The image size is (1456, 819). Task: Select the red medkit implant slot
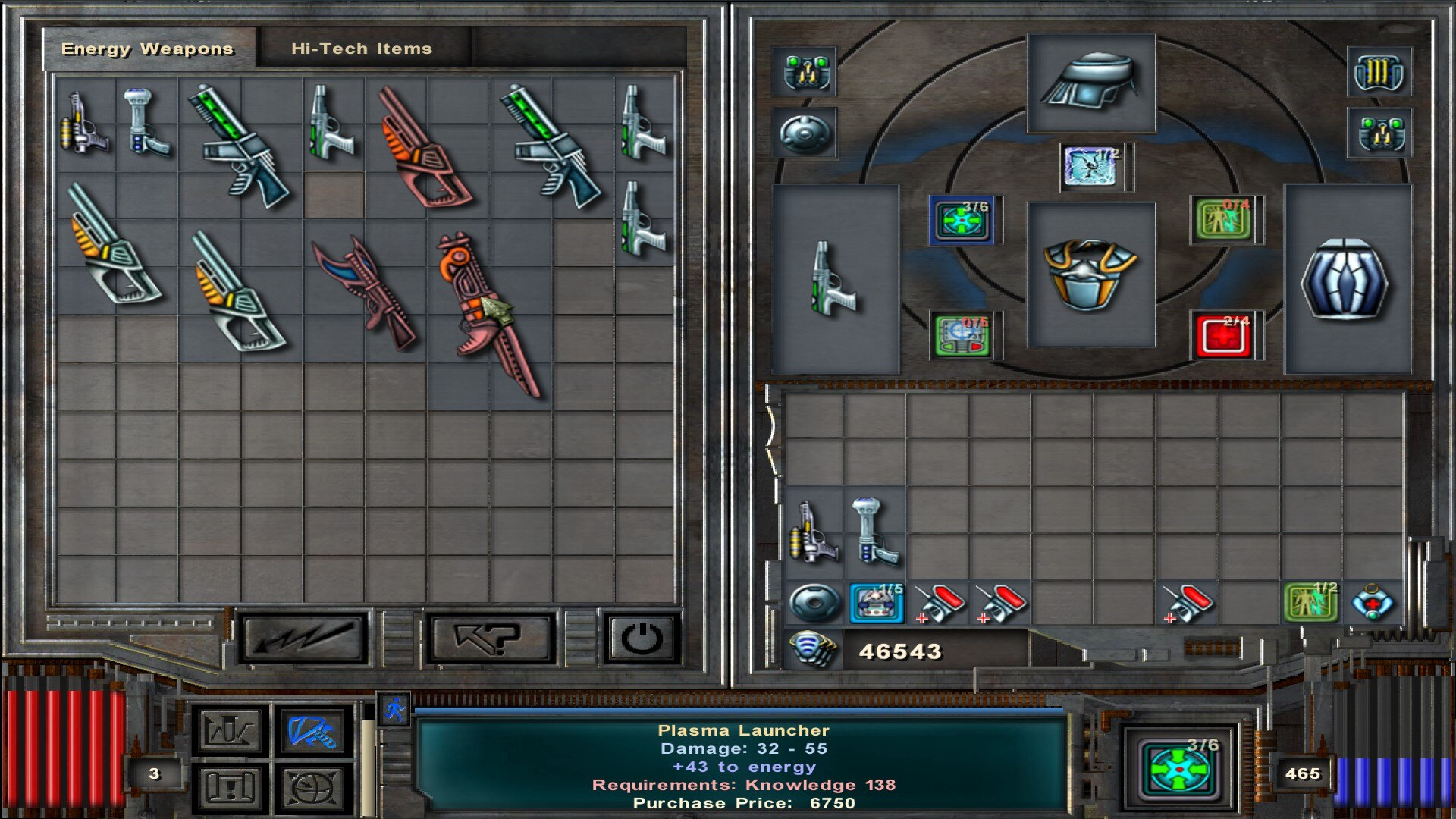click(x=1222, y=336)
